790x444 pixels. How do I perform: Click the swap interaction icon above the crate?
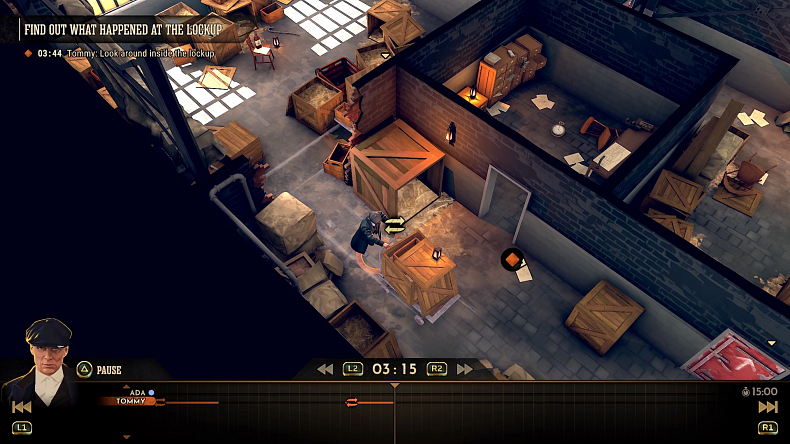(x=394, y=225)
